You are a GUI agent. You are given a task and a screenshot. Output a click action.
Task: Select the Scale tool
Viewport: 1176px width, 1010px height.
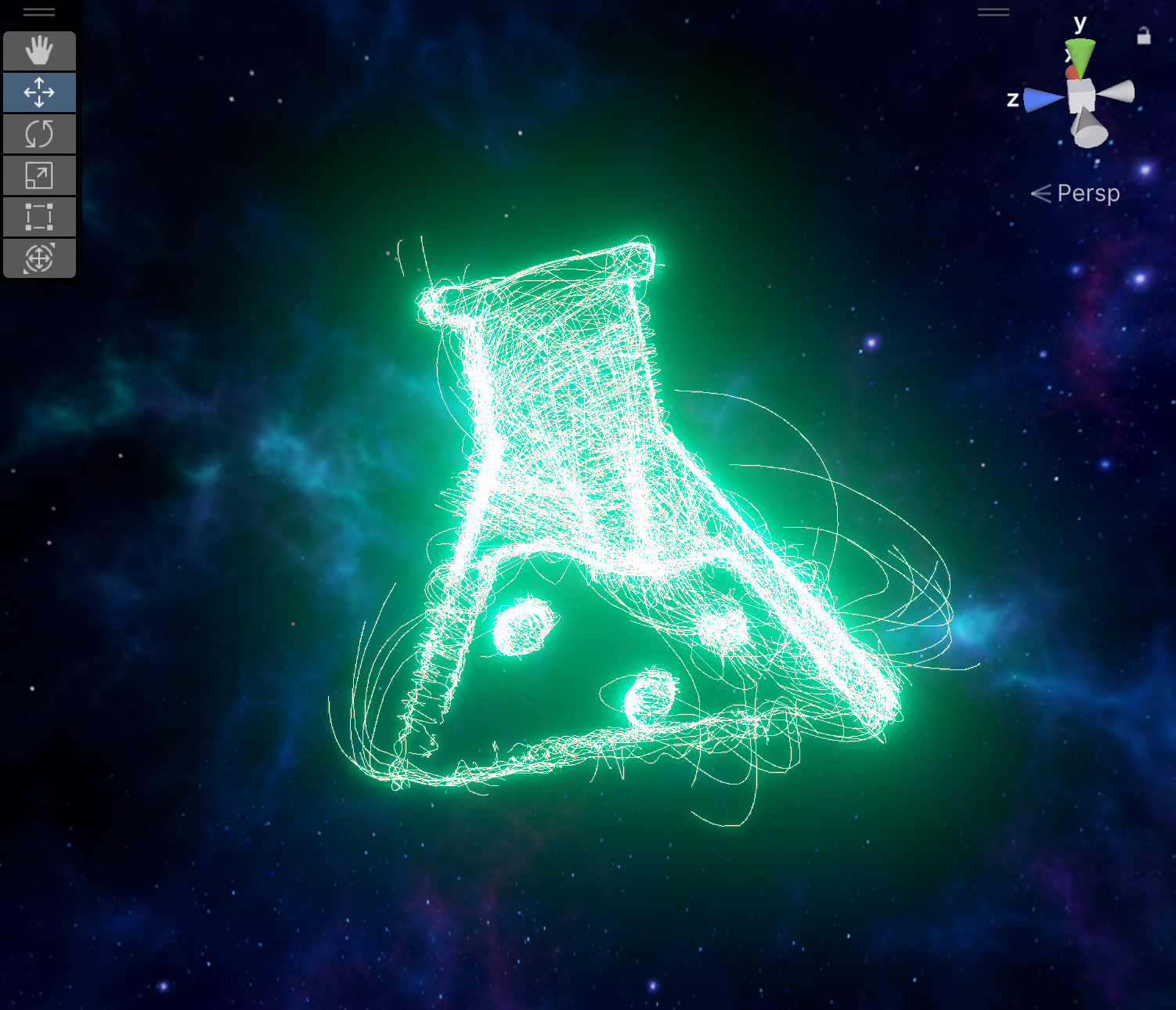point(39,175)
